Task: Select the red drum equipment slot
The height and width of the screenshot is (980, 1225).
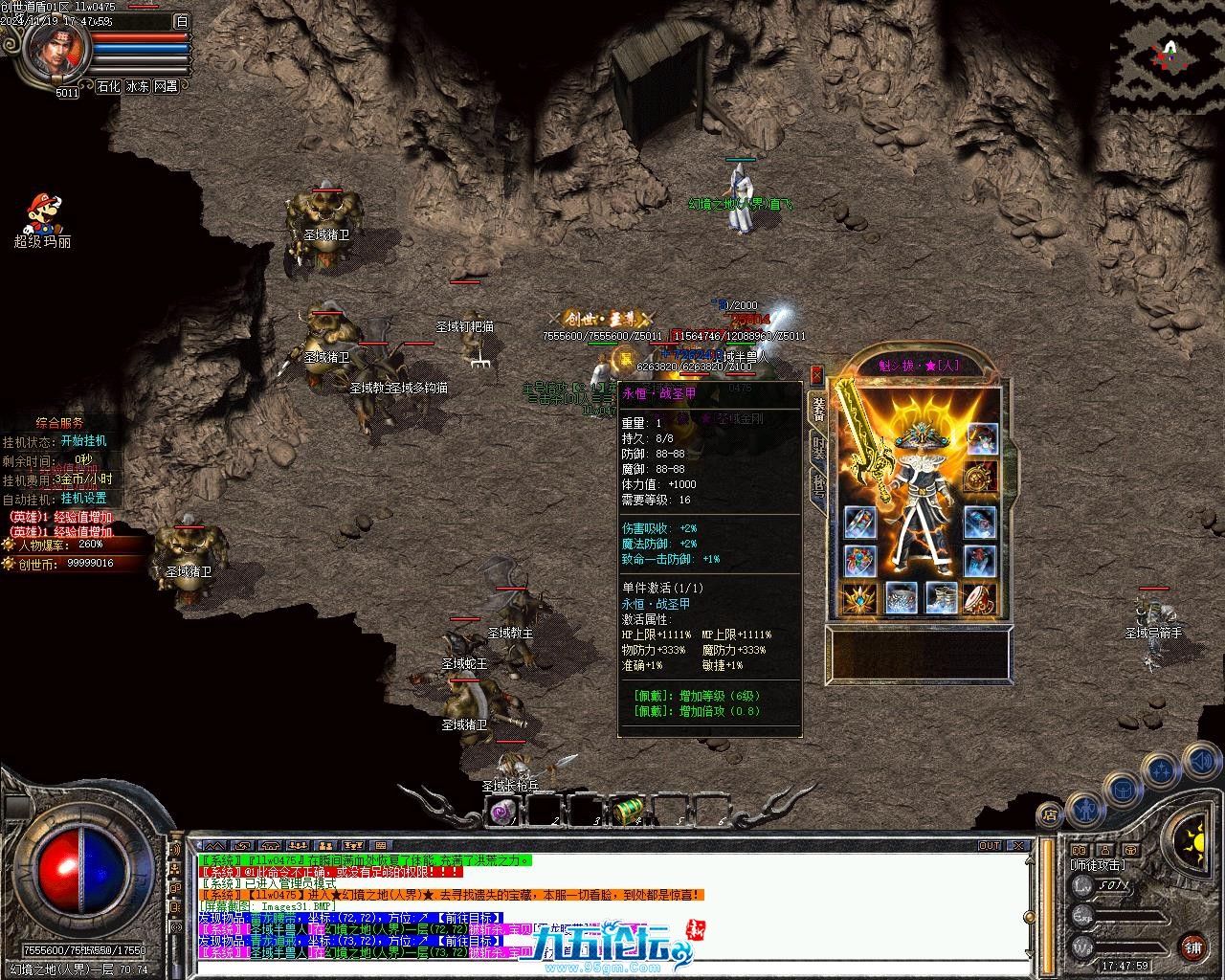Action: click(979, 598)
